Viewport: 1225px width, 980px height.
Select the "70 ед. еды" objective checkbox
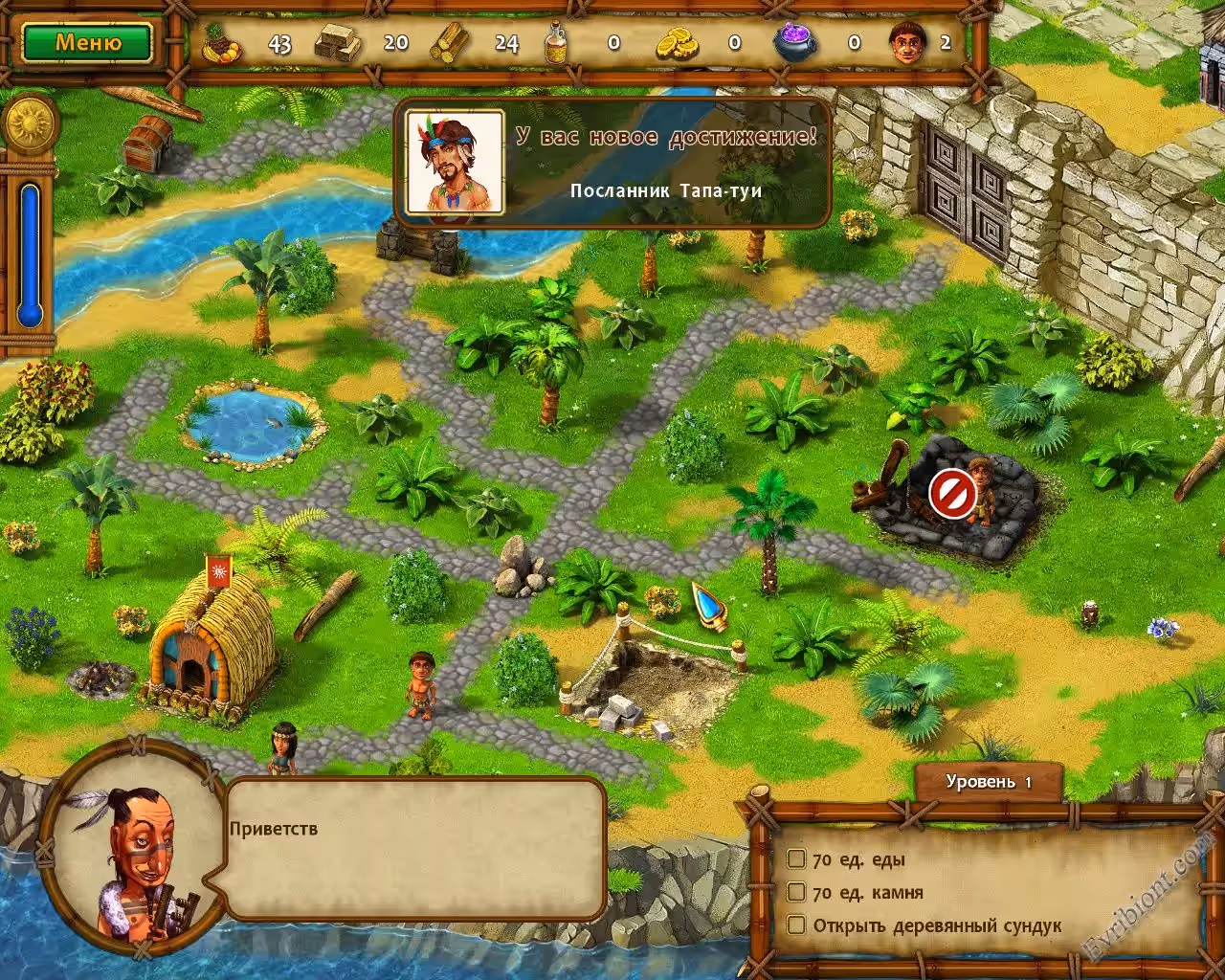[796, 858]
